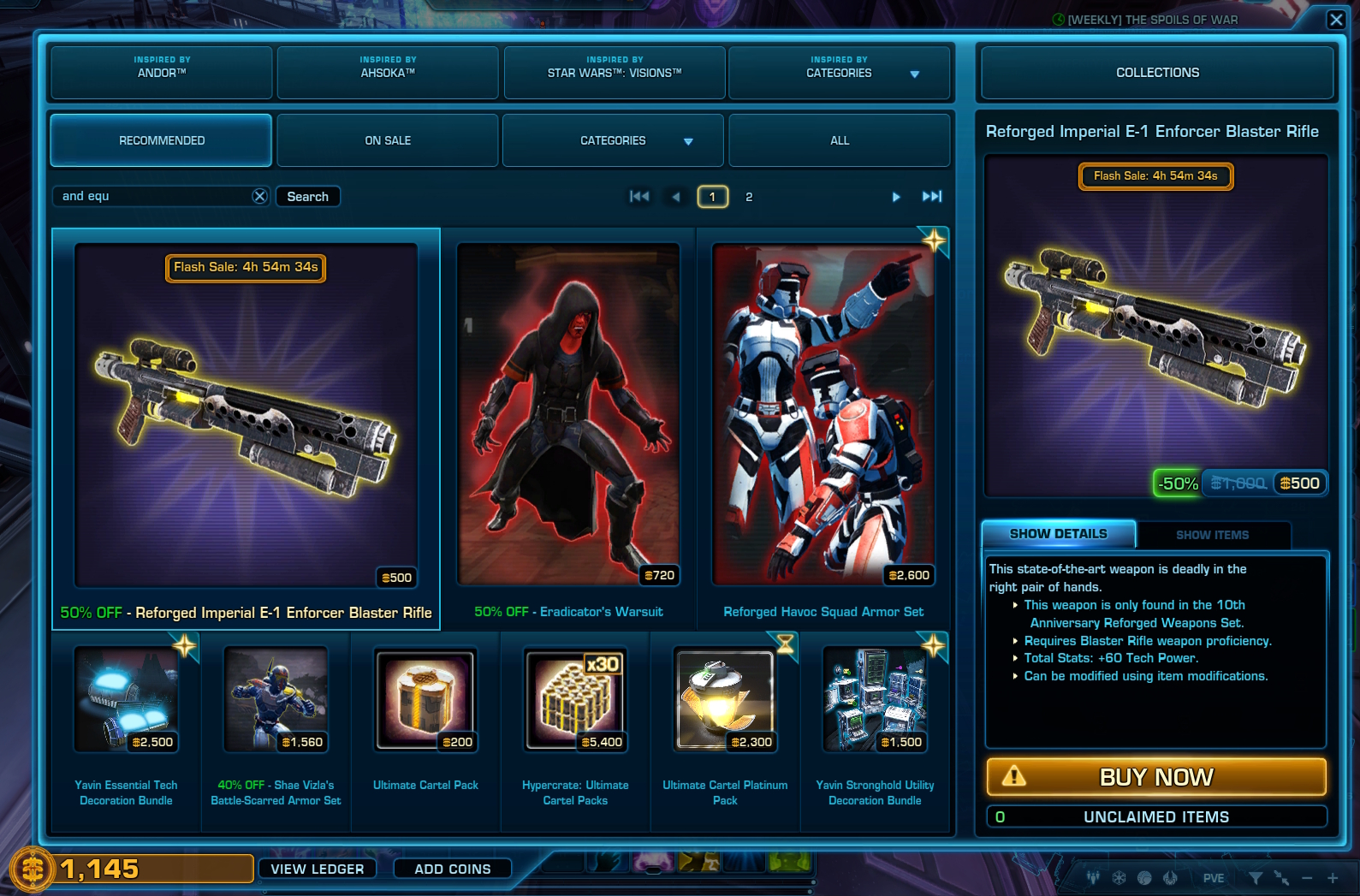Switch to the SHOW ITEMS tab

pos(1213,535)
